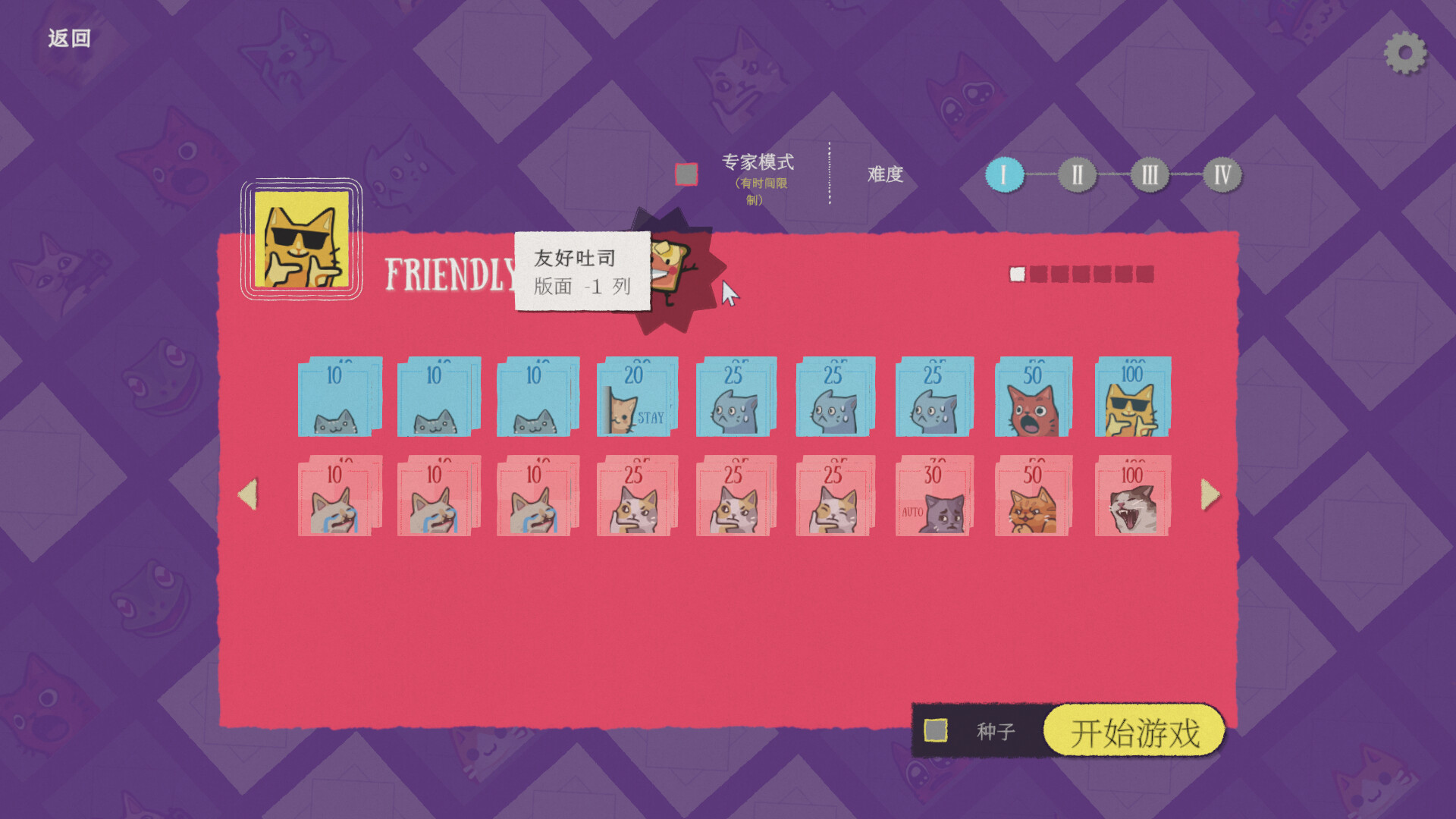Click the left arrow for previous character
1456x819 pixels.
point(247,497)
